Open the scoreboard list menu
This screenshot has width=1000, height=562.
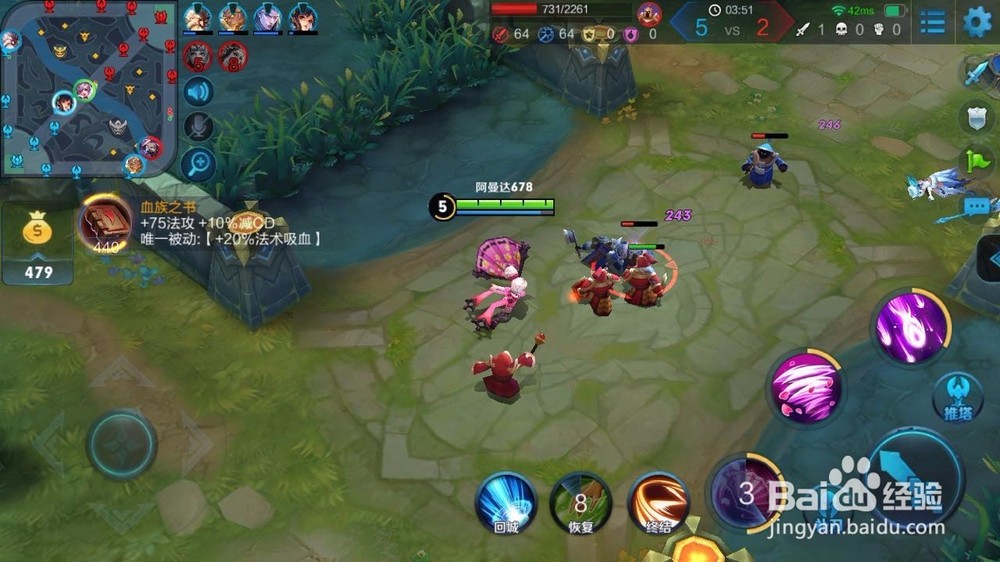point(933,22)
